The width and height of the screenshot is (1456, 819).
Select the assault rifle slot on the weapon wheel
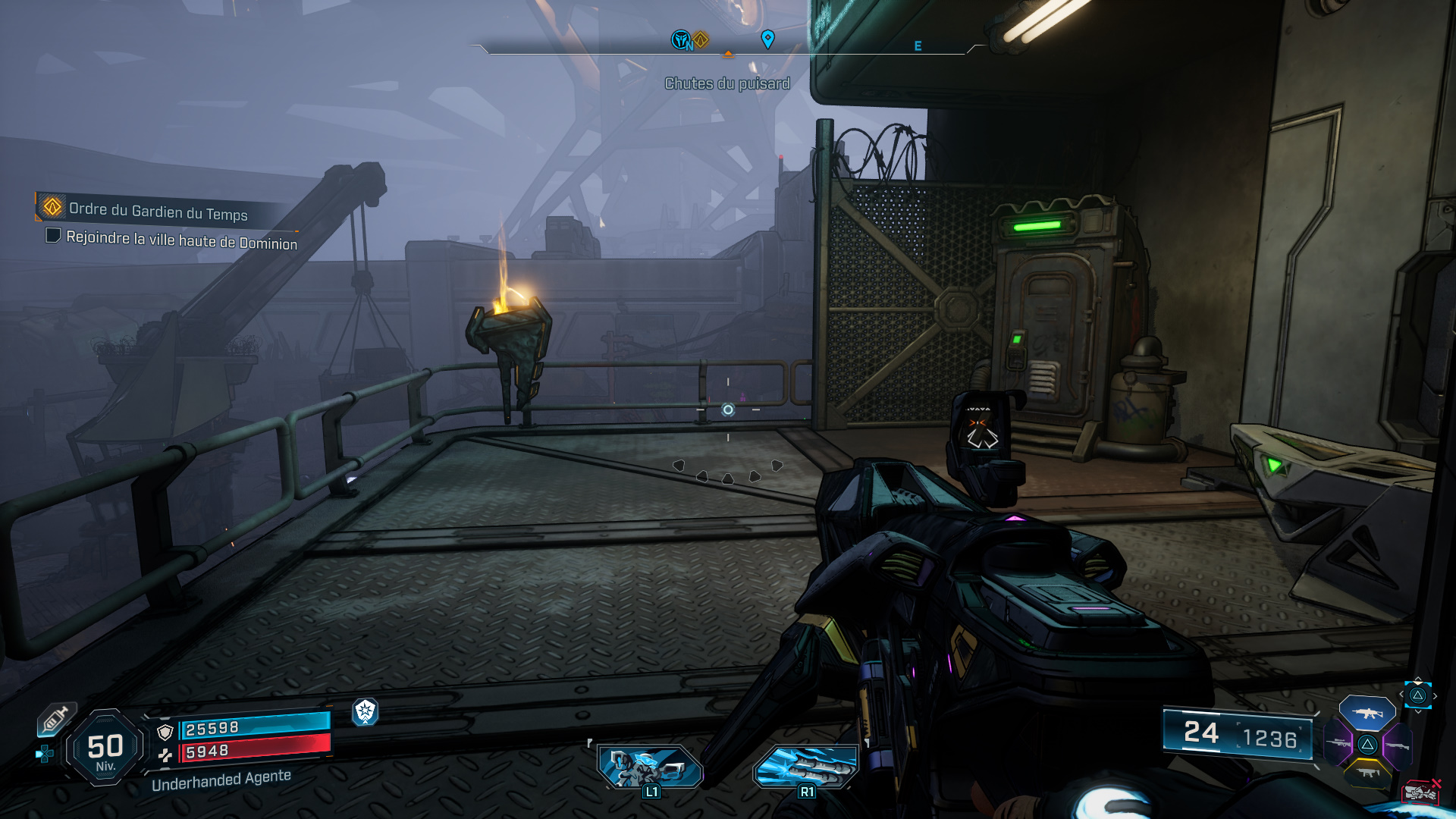pyautogui.click(x=1367, y=713)
